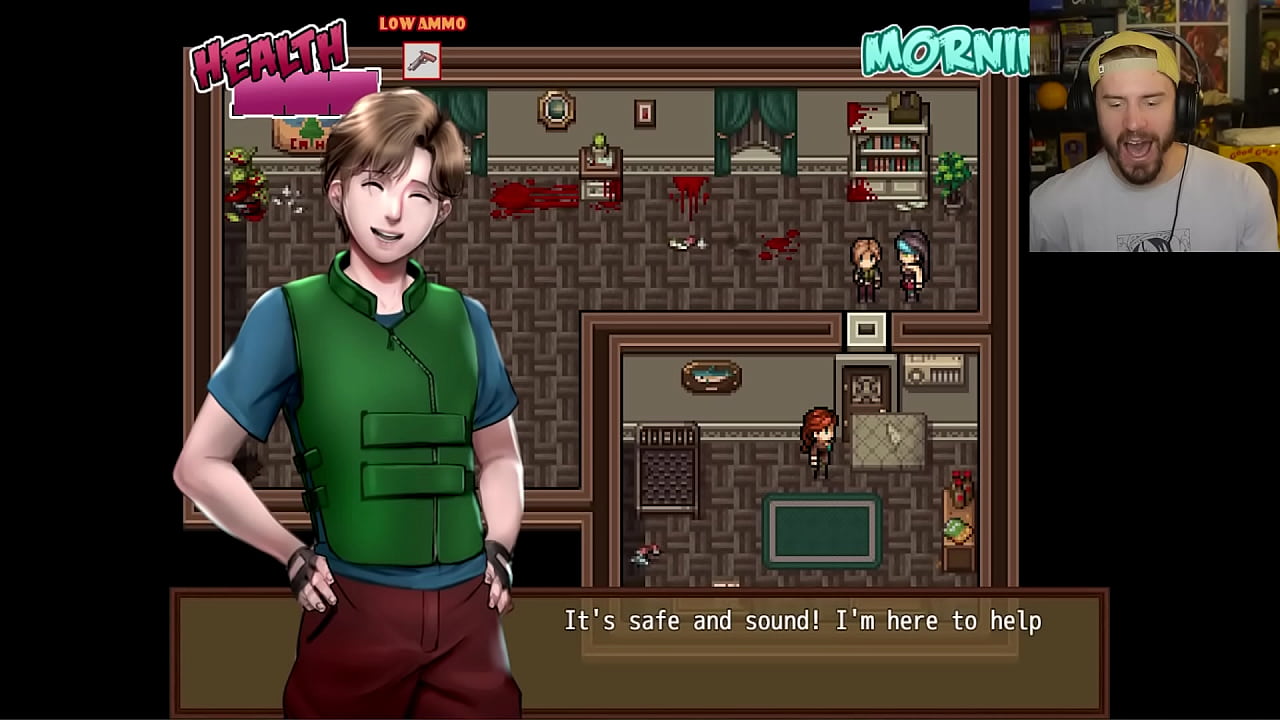Screen dimensions: 1280x720
Task: Select the pistol weapon icon
Action: click(422, 61)
